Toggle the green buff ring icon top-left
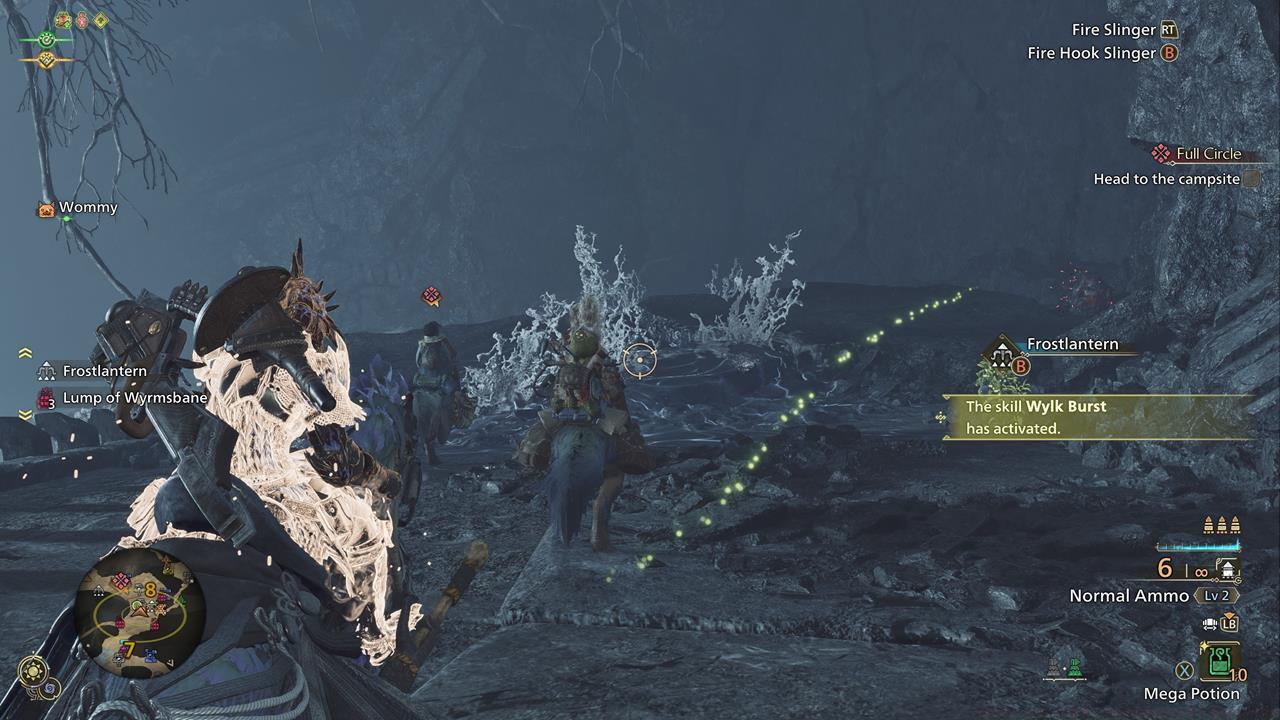Image resolution: width=1280 pixels, height=720 pixels. [47, 40]
